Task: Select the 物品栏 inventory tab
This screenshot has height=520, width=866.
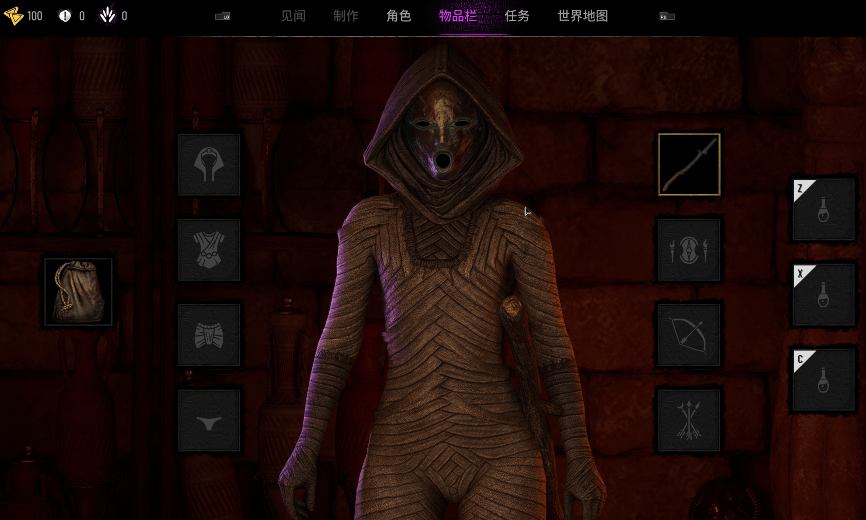Action: point(458,16)
